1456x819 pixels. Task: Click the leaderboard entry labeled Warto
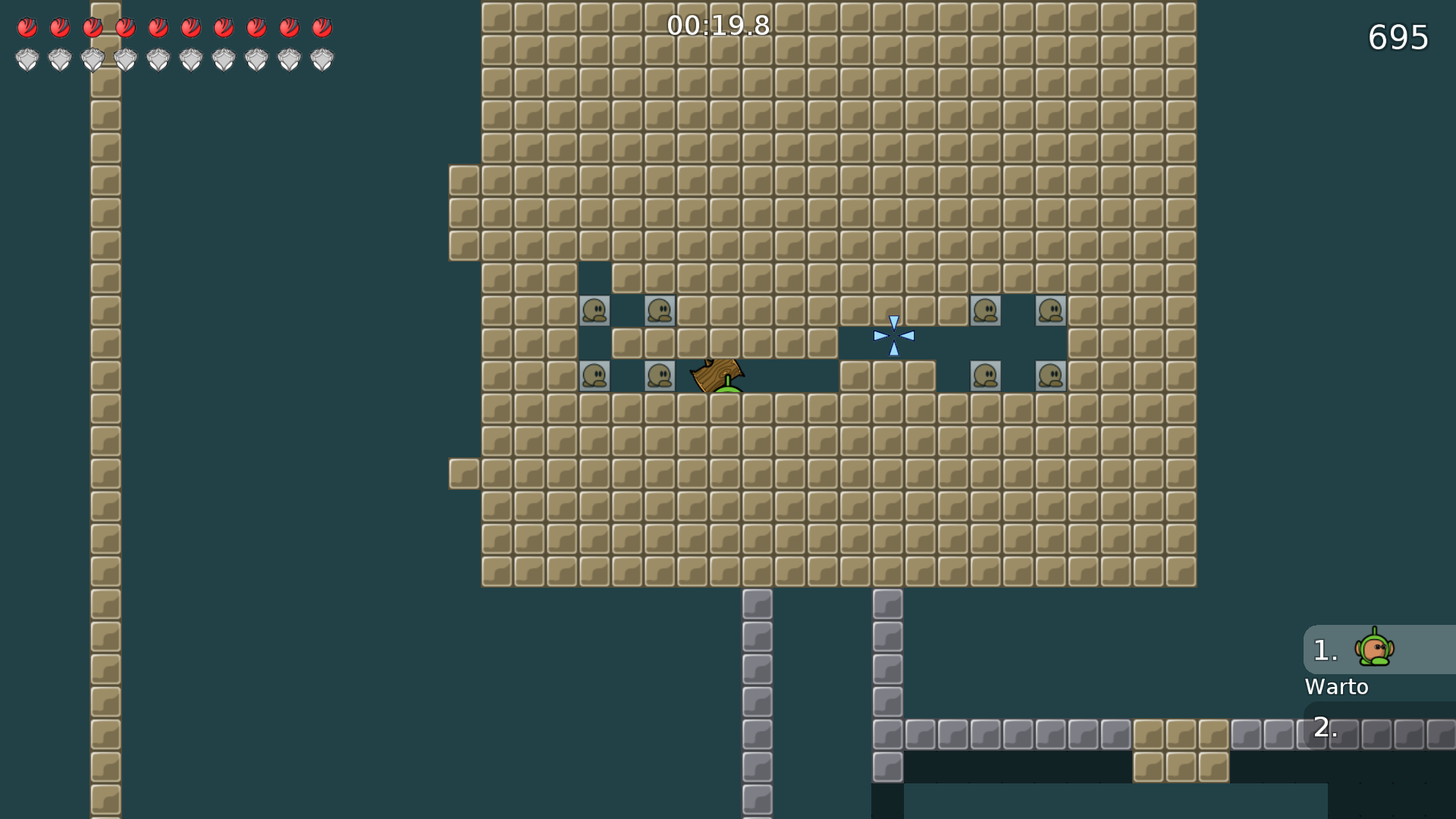click(x=1337, y=687)
